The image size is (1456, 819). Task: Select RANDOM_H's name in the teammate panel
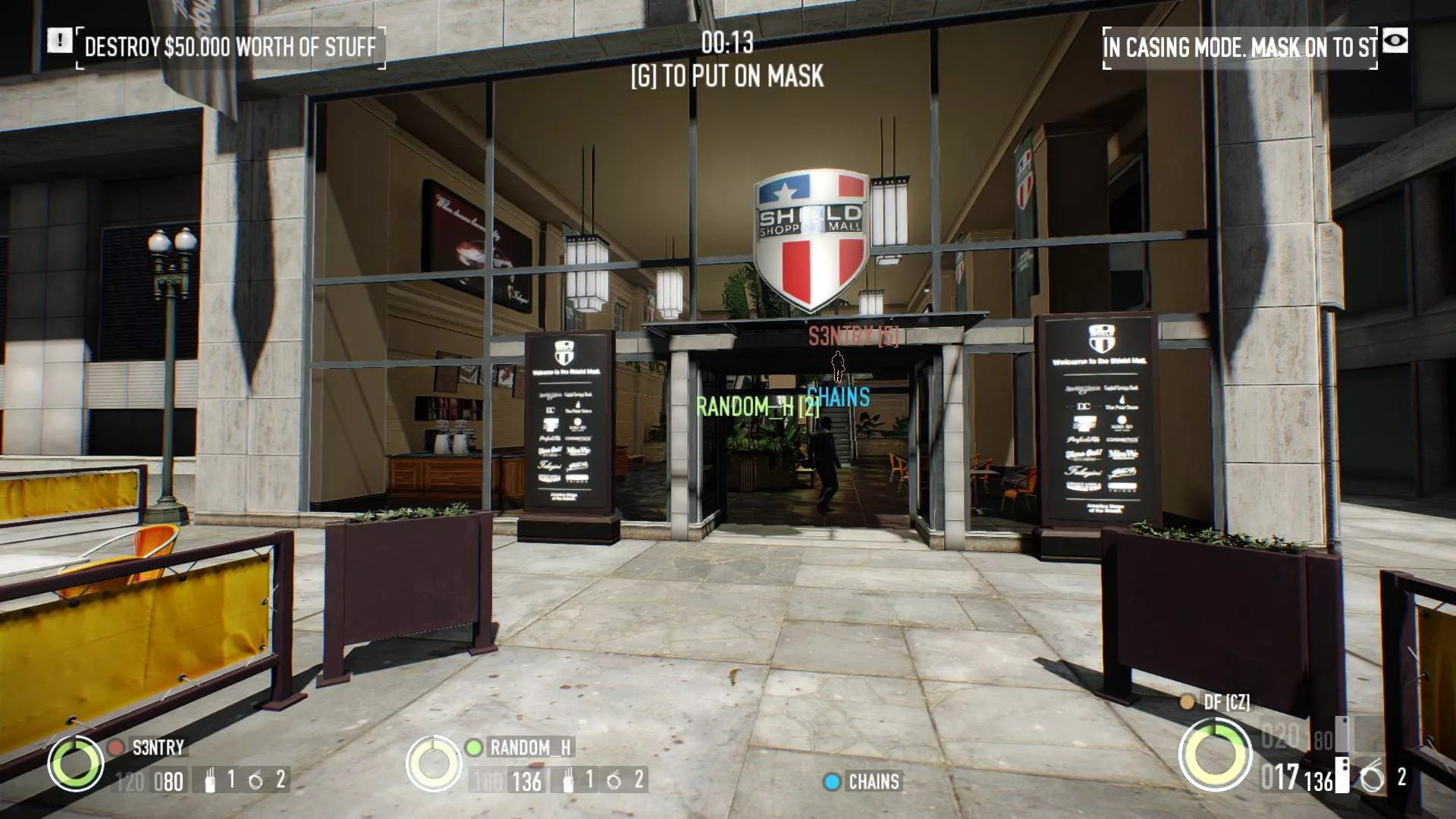(530, 748)
